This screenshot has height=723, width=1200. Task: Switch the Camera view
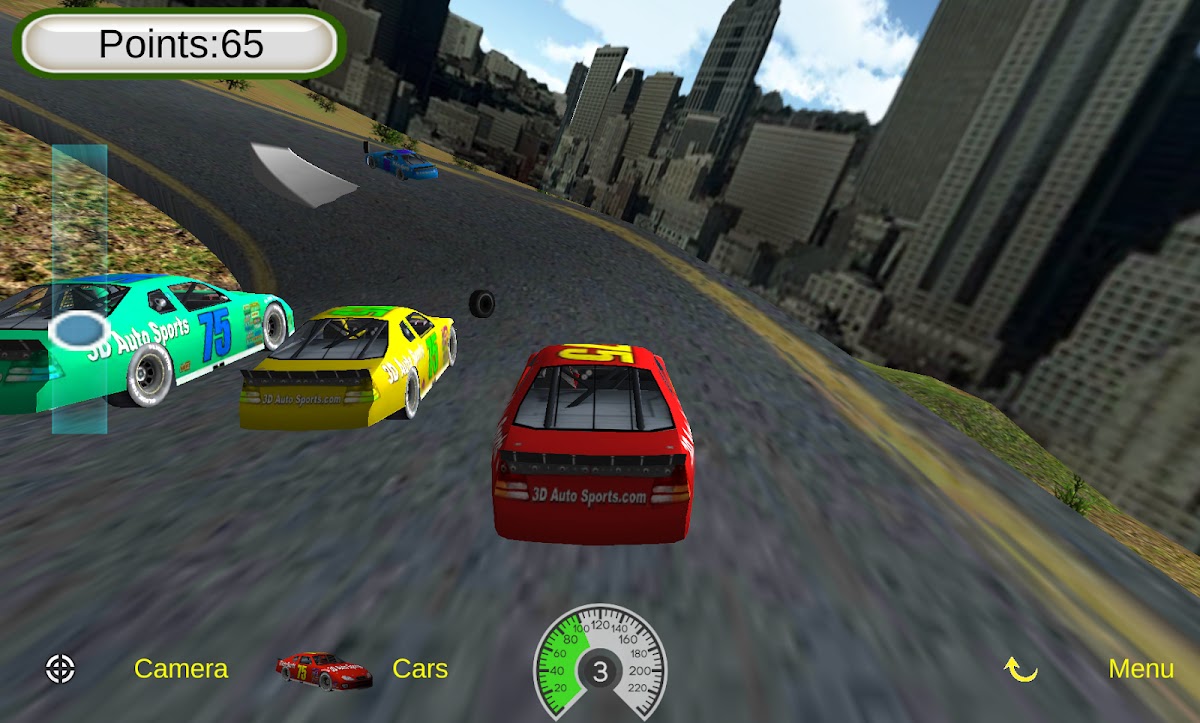click(x=181, y=669)
